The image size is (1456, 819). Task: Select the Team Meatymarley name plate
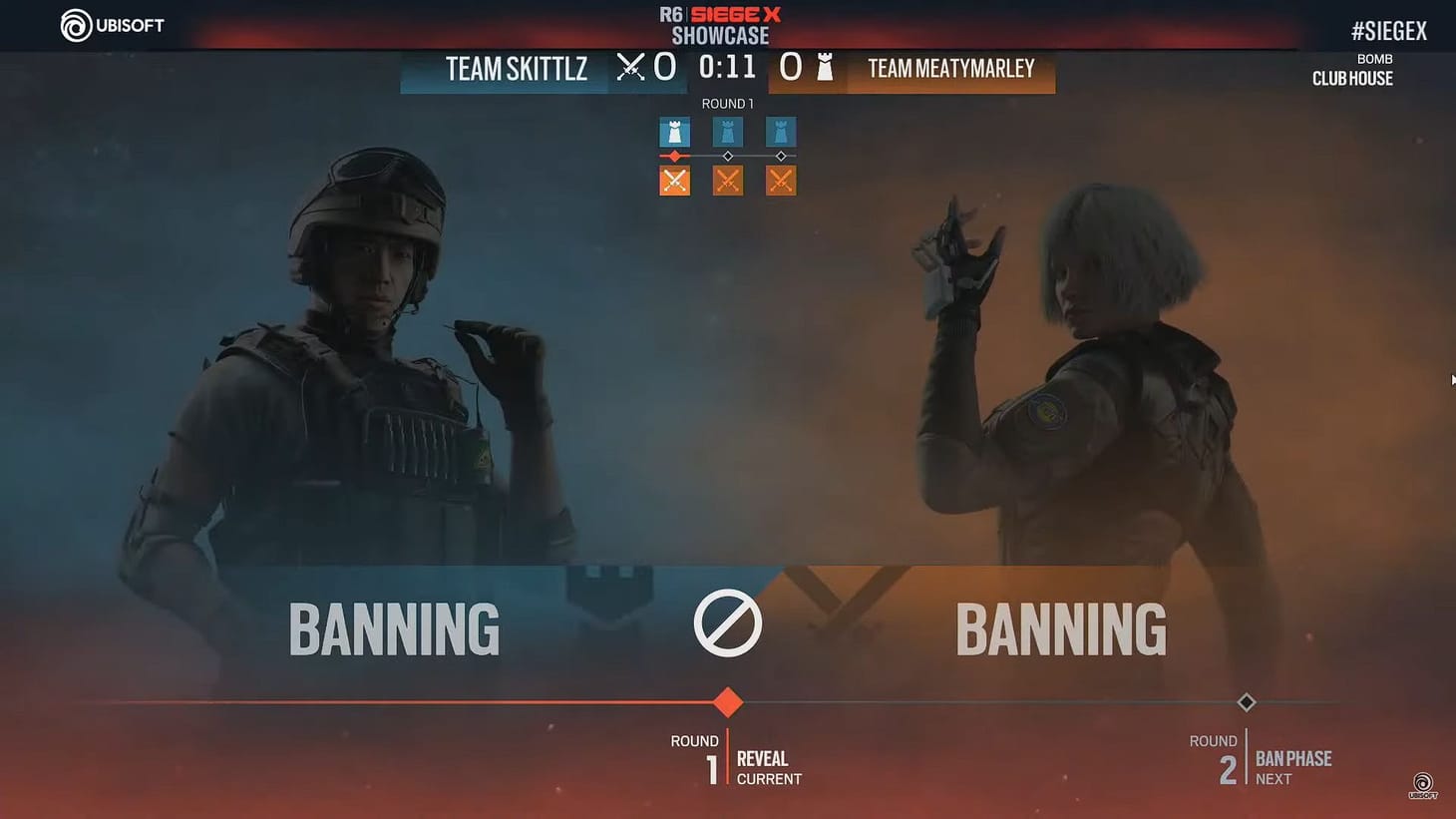pyautogui.click(x=949, y=69)
